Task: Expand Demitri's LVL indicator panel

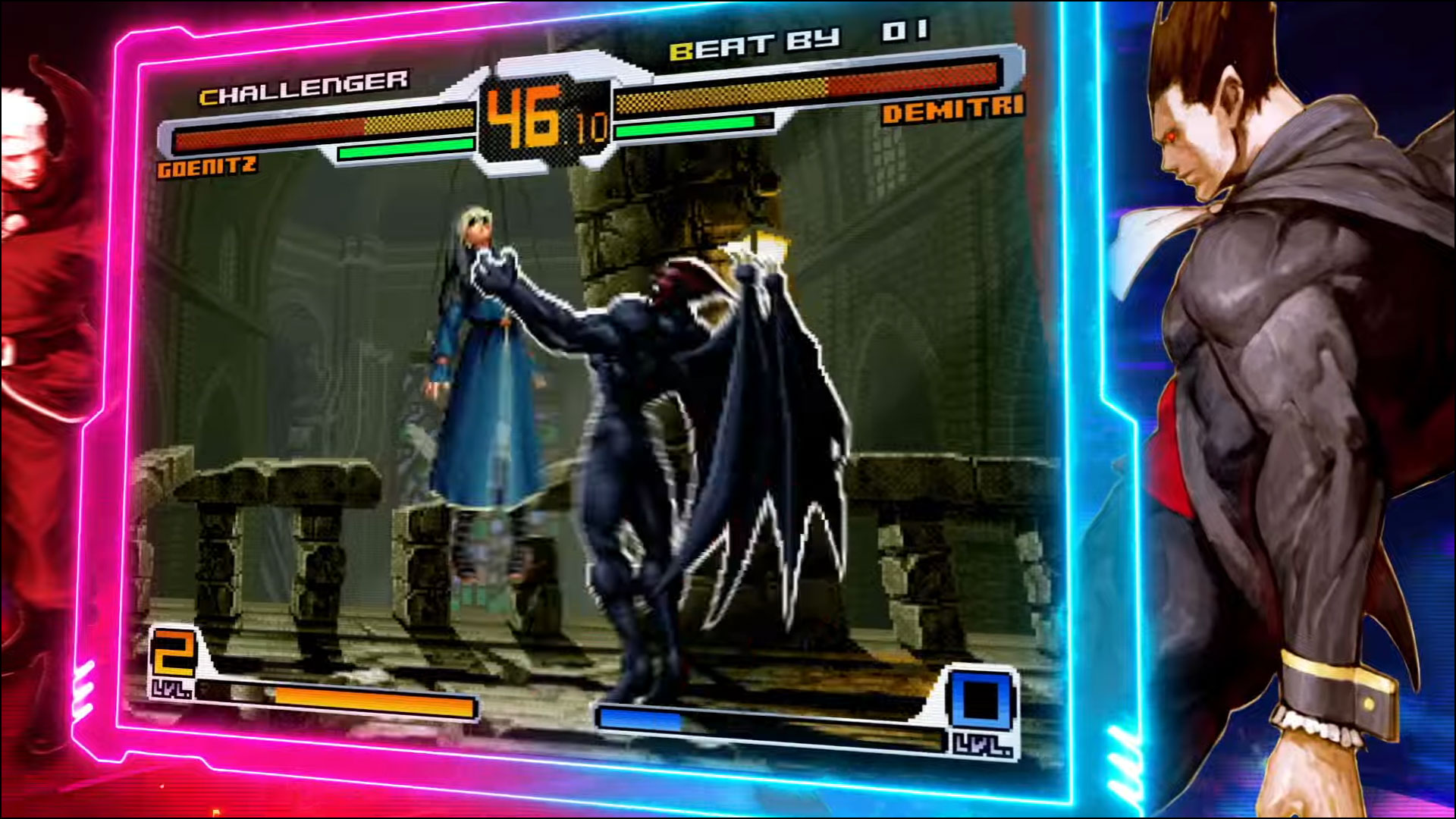Action: coord(984,745)
